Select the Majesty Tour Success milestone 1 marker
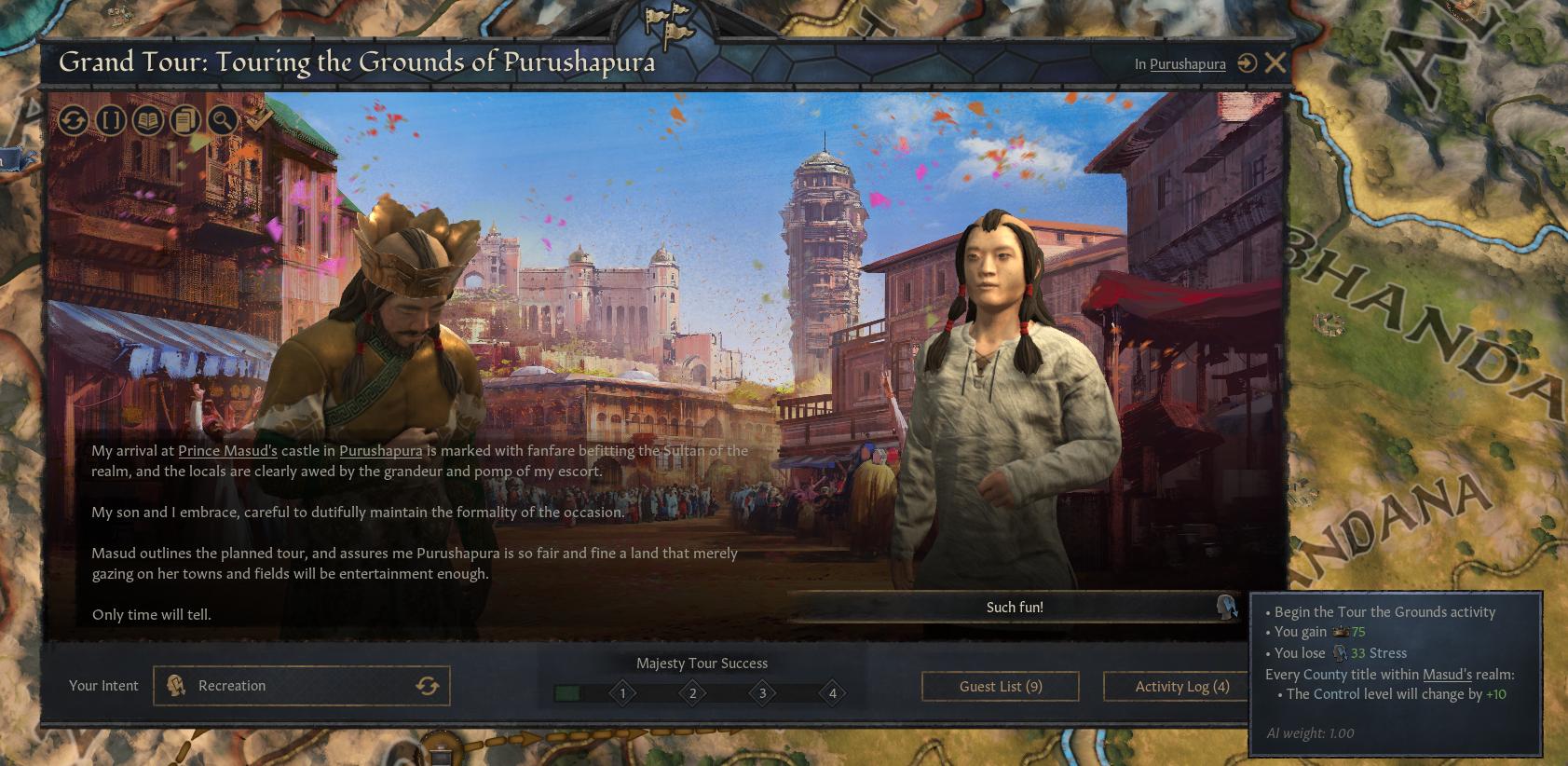1568x766 pixels. tap(622, 693)
